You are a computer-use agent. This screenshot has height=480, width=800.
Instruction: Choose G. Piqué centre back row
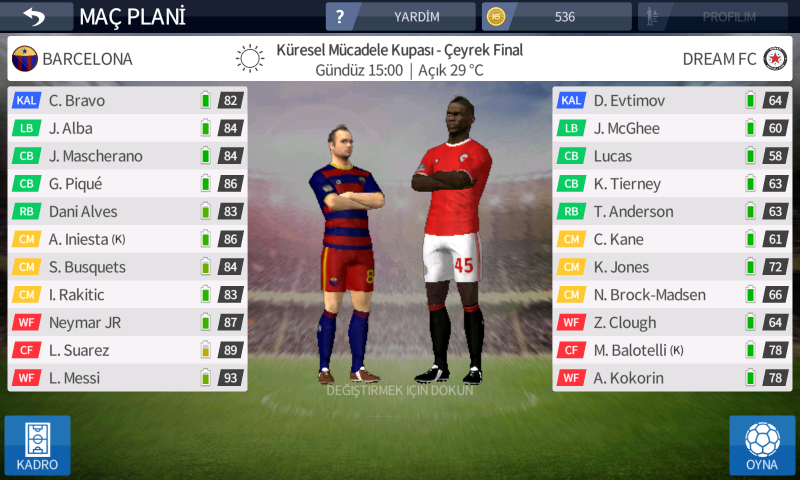[x=127, y=184]
